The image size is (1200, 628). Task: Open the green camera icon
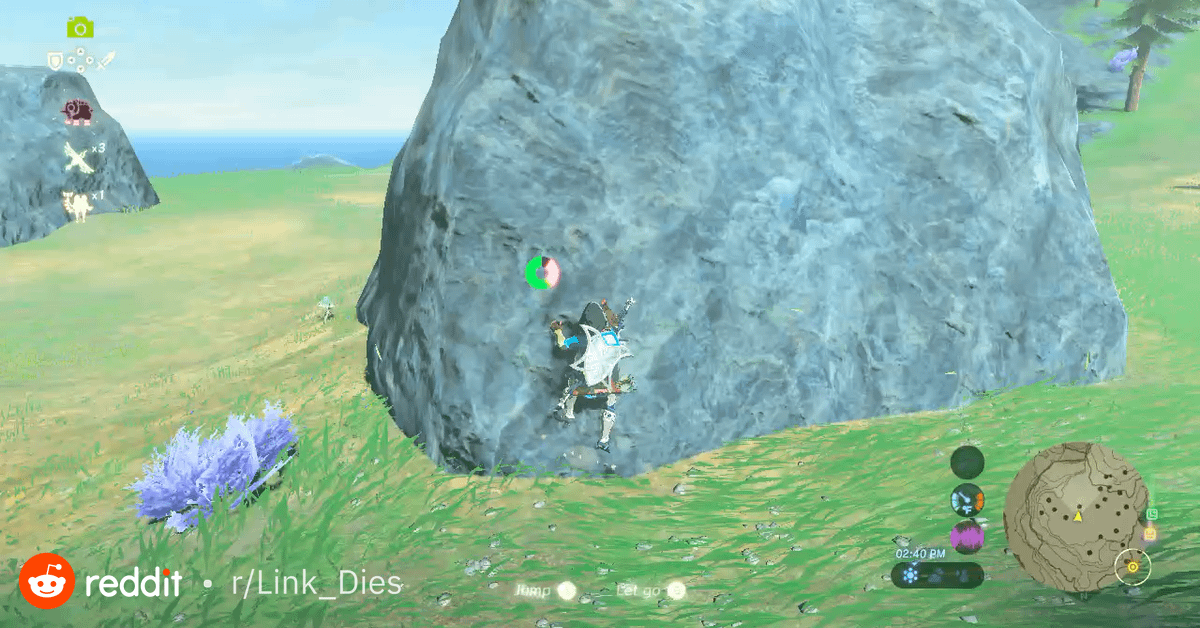pos(80,28)
